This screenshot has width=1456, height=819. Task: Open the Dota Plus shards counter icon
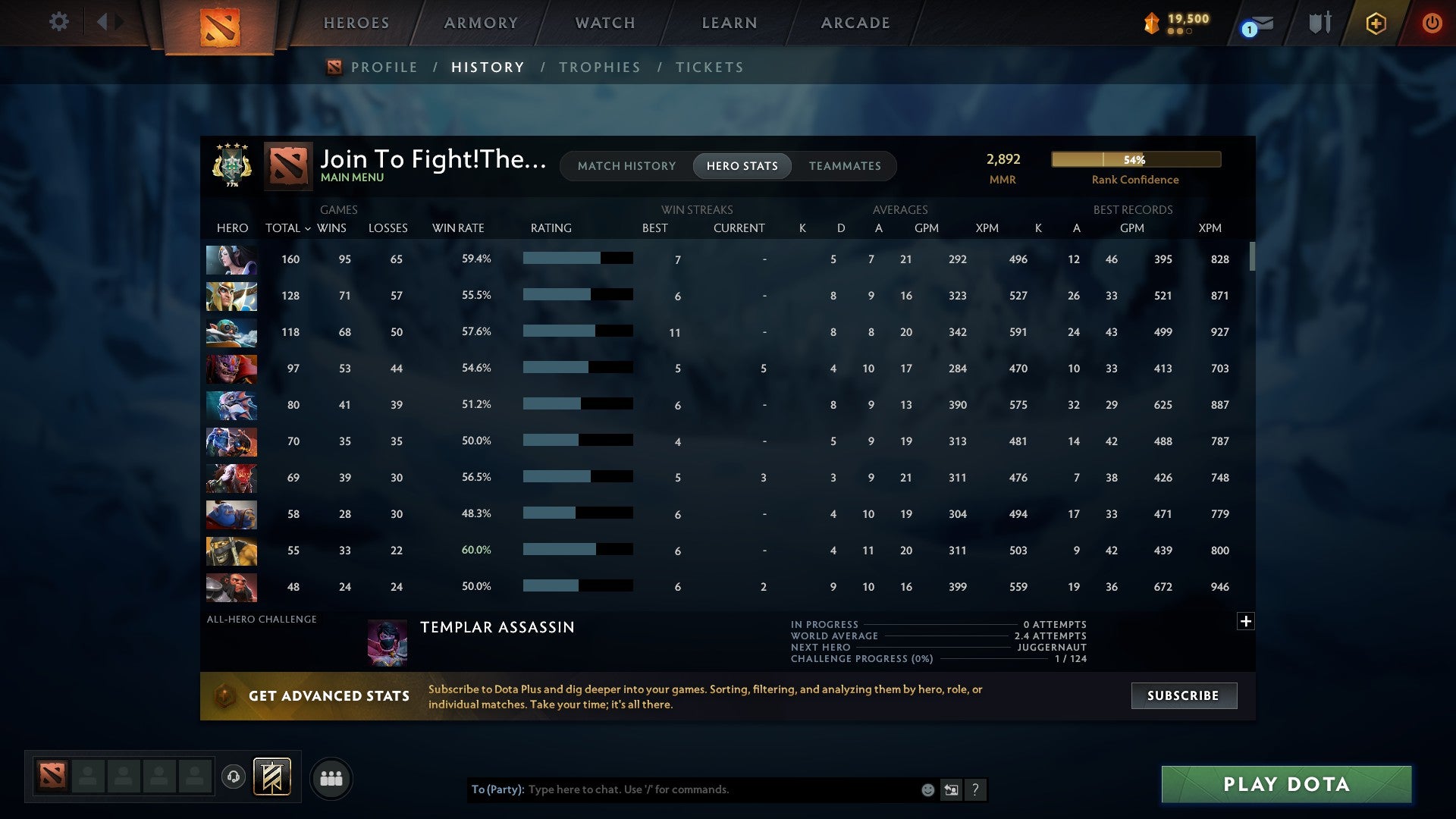pyautogui.click(x=1150, y=23)
